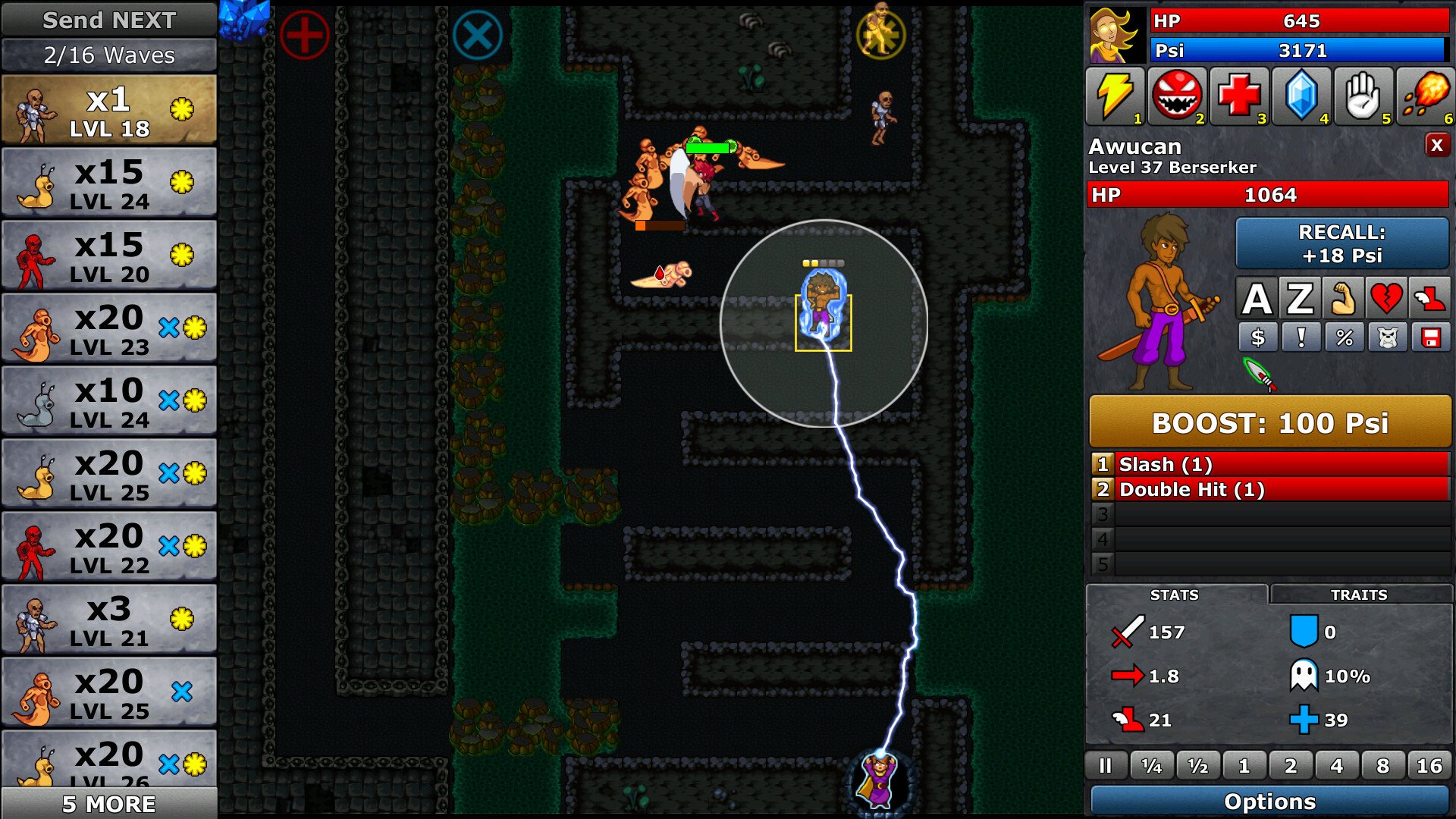The image size is (1456, 819).
Task: Activate the white hand pushback spell
Action: tap(1363, 96)
